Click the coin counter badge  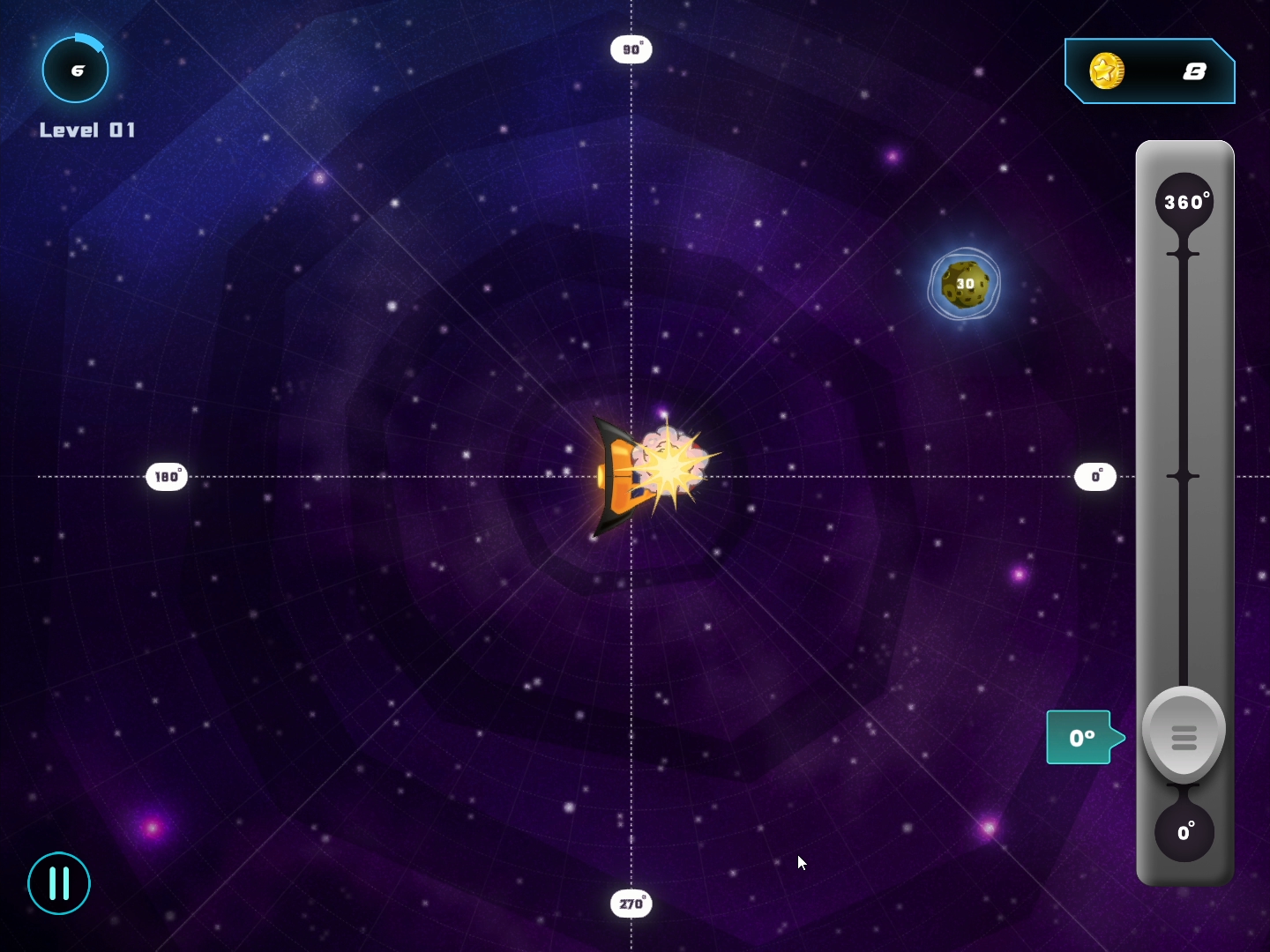[1149, 72]
